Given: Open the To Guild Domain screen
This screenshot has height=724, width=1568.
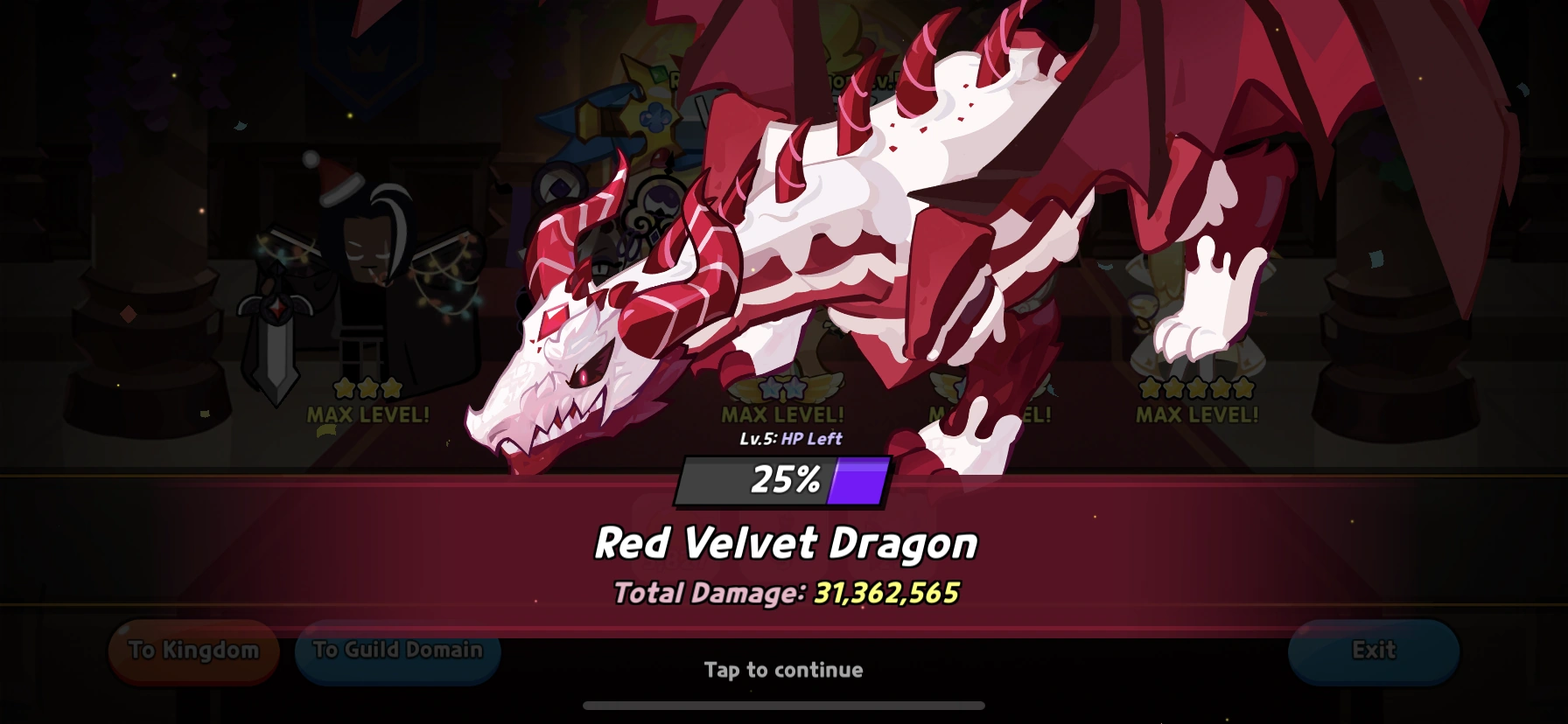Looking at the screenshot, I should coord(398,651).
